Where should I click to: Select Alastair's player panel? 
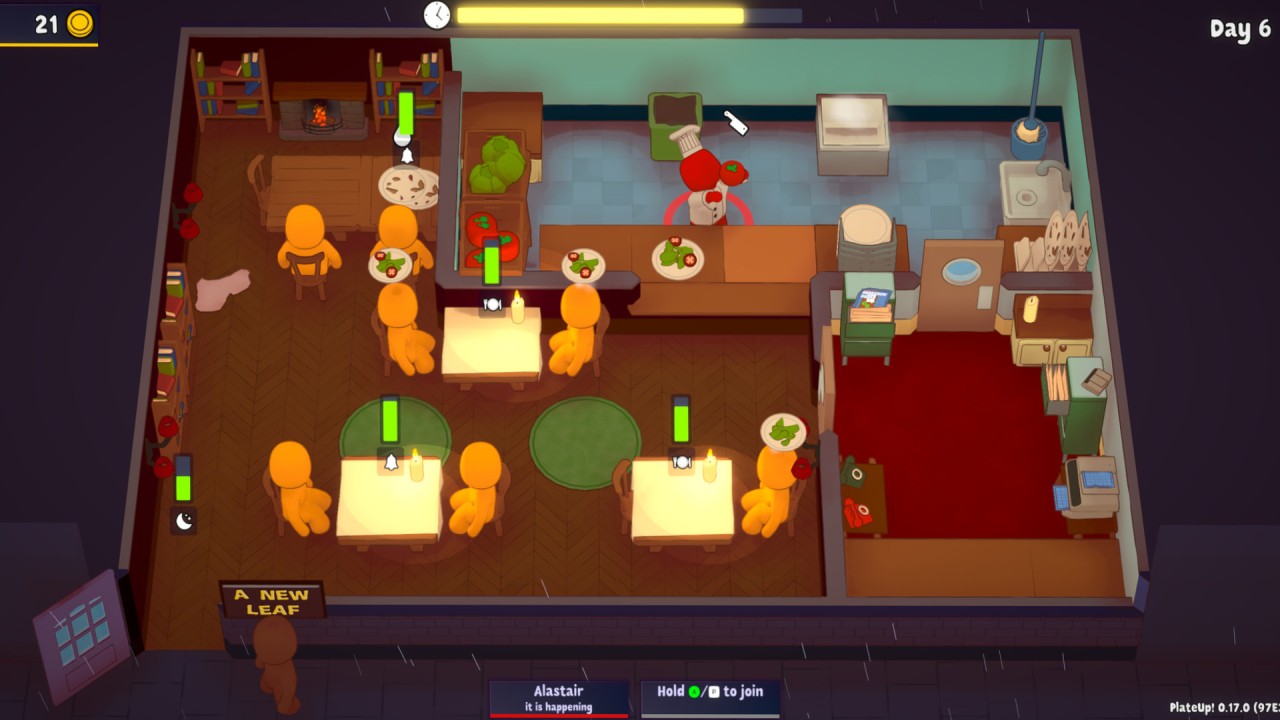[559, 698]
